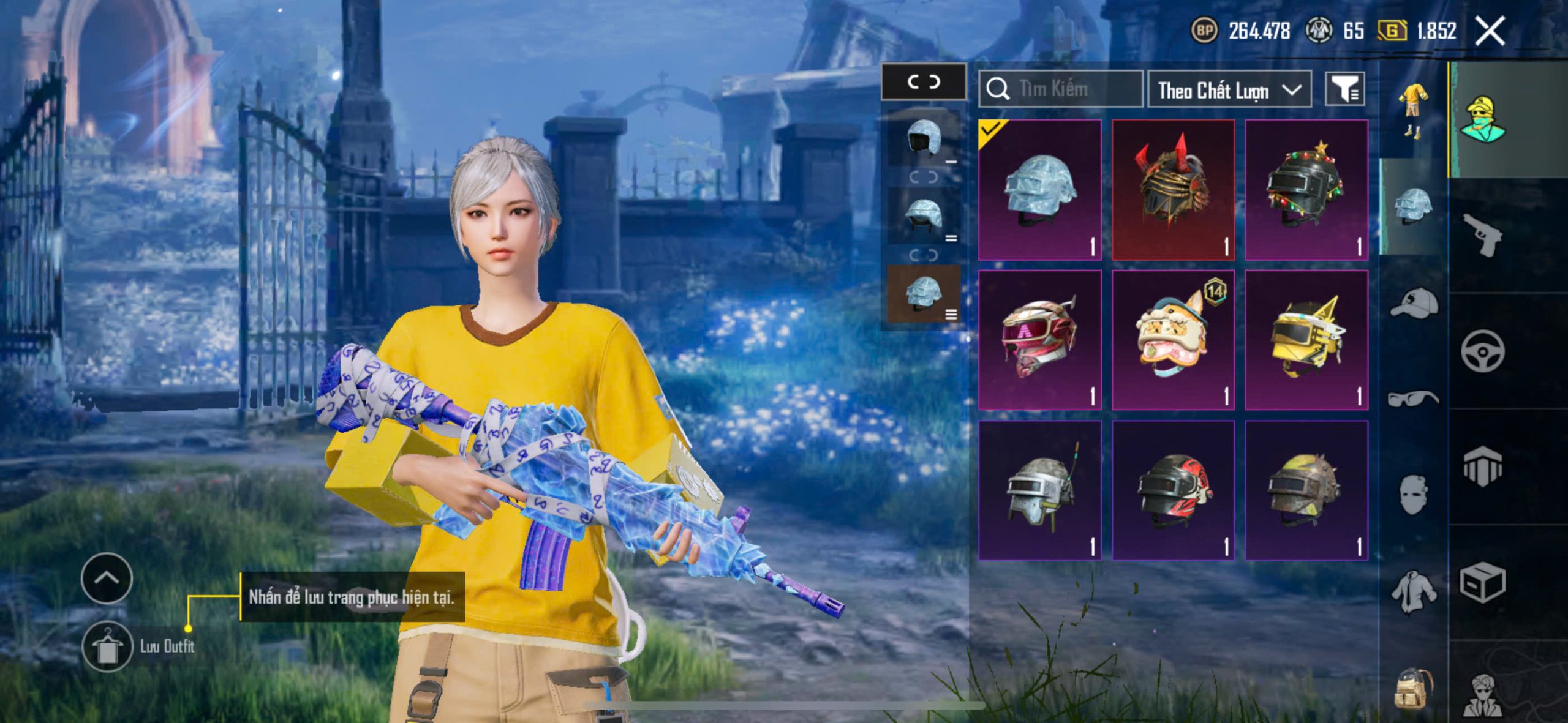Image resolution: width=1568 pixels, height=723 pixels.
Task: Open the steering wheel vehicles tab
Action: [x=1482, y=351]
